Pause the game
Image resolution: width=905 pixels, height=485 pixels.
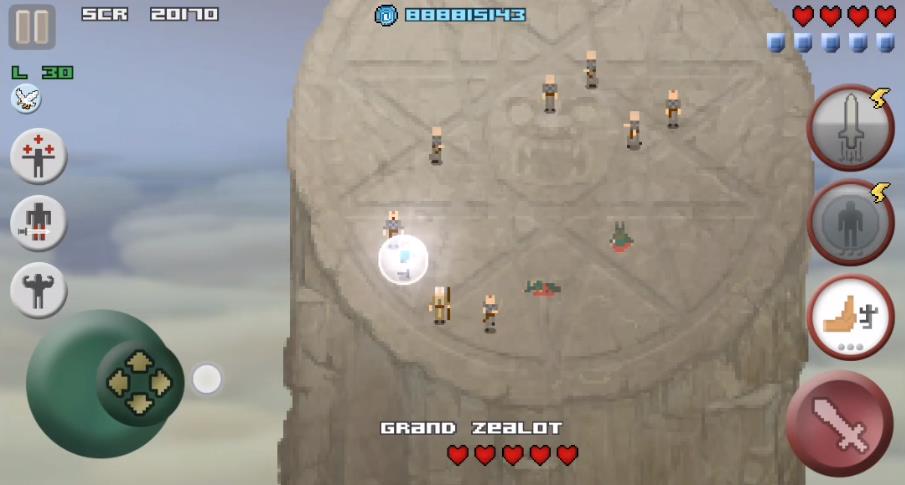[32, 27]
